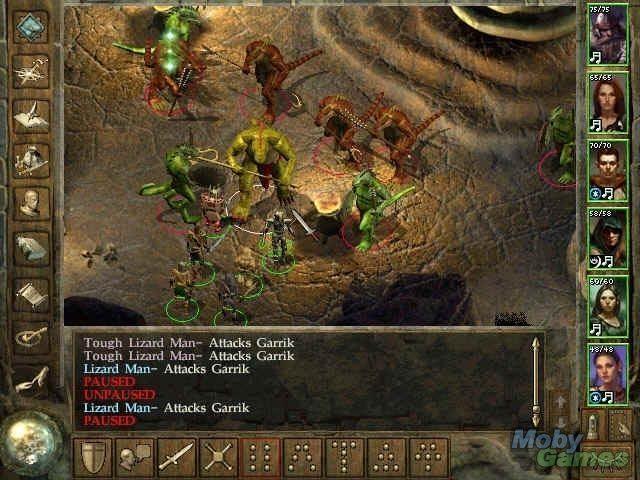
Task: Open the area map from the sidebar
Action: coord(32,70)
